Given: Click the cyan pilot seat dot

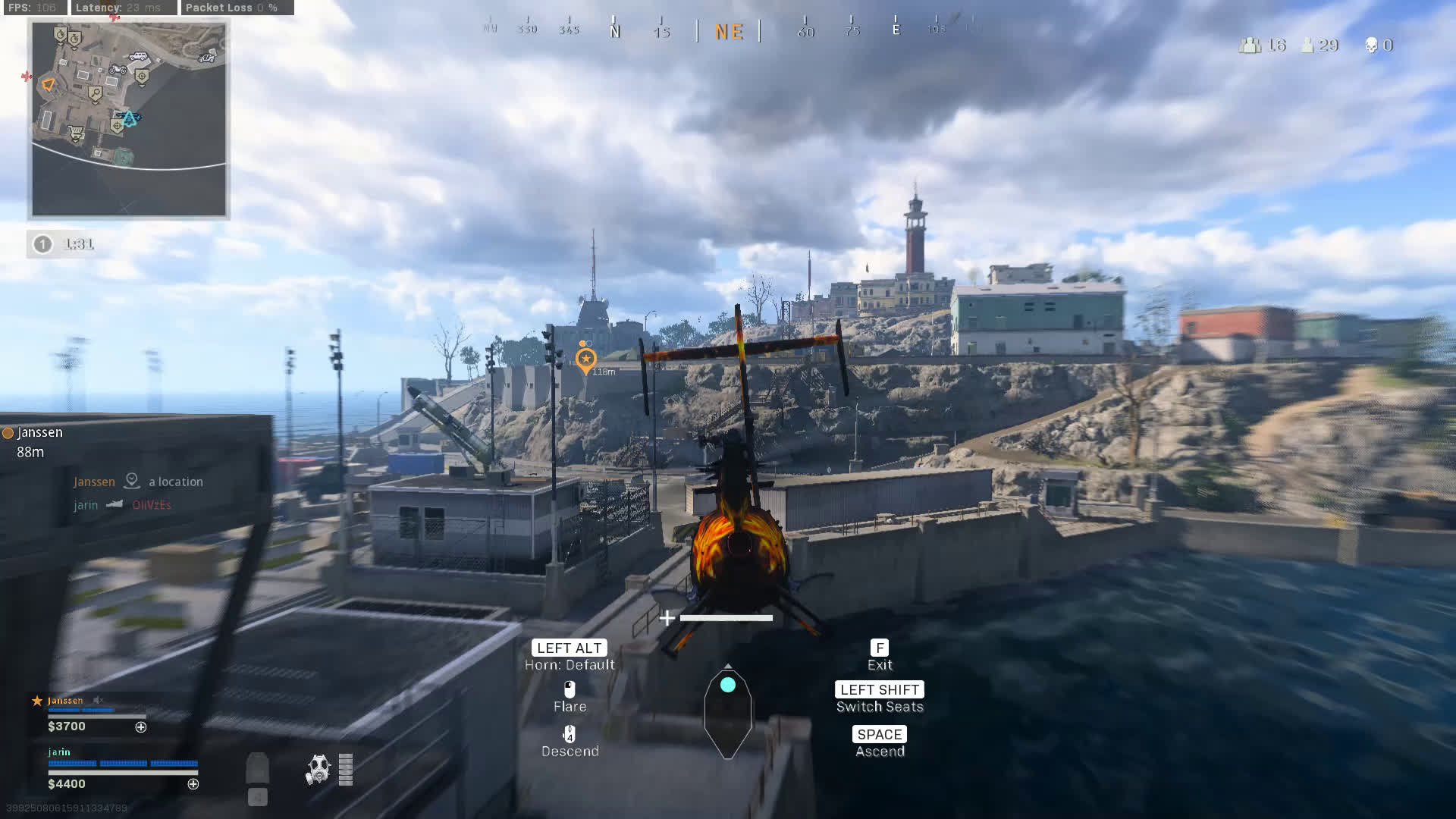Looking at the screenshot, I should click(728, 685).
